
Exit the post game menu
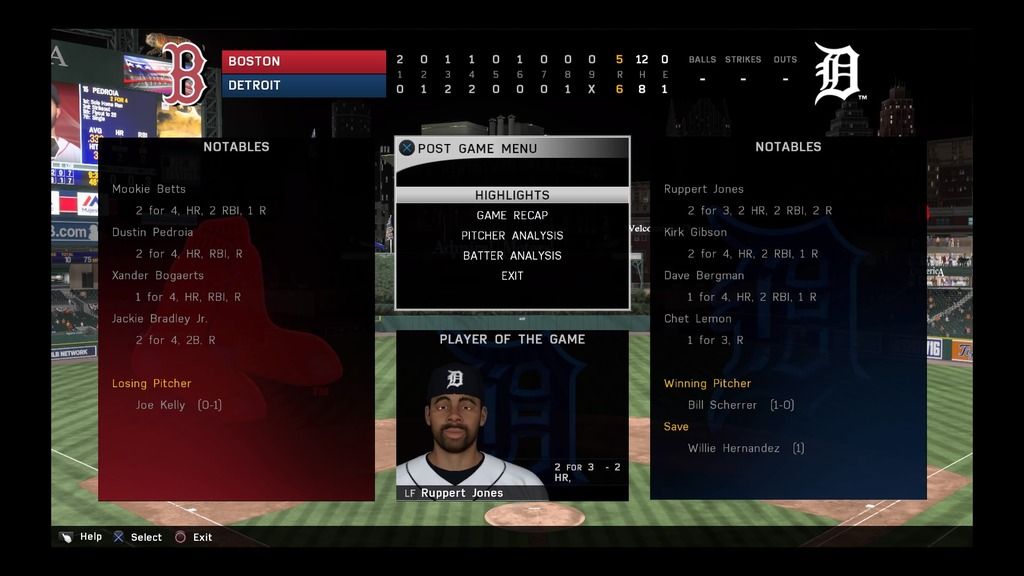[x=512, y=275]
